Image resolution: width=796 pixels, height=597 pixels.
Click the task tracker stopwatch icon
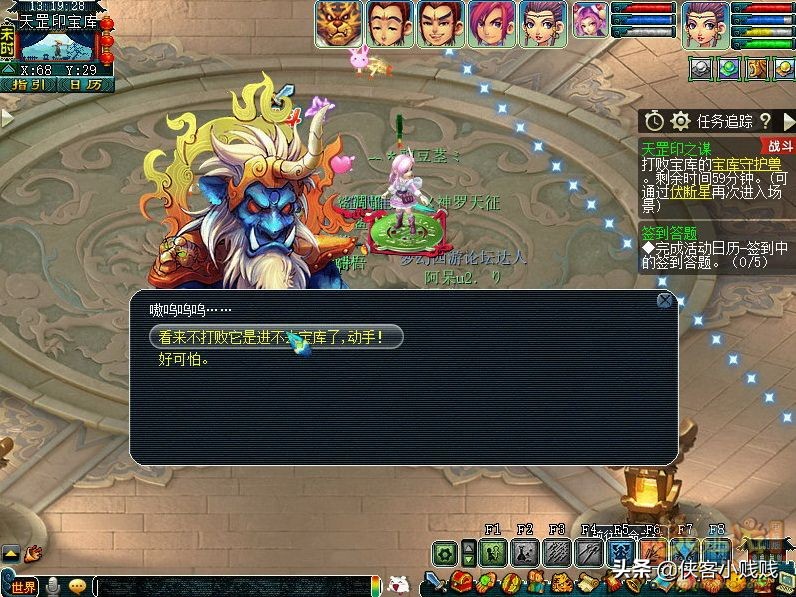click(x=653, y=121)
